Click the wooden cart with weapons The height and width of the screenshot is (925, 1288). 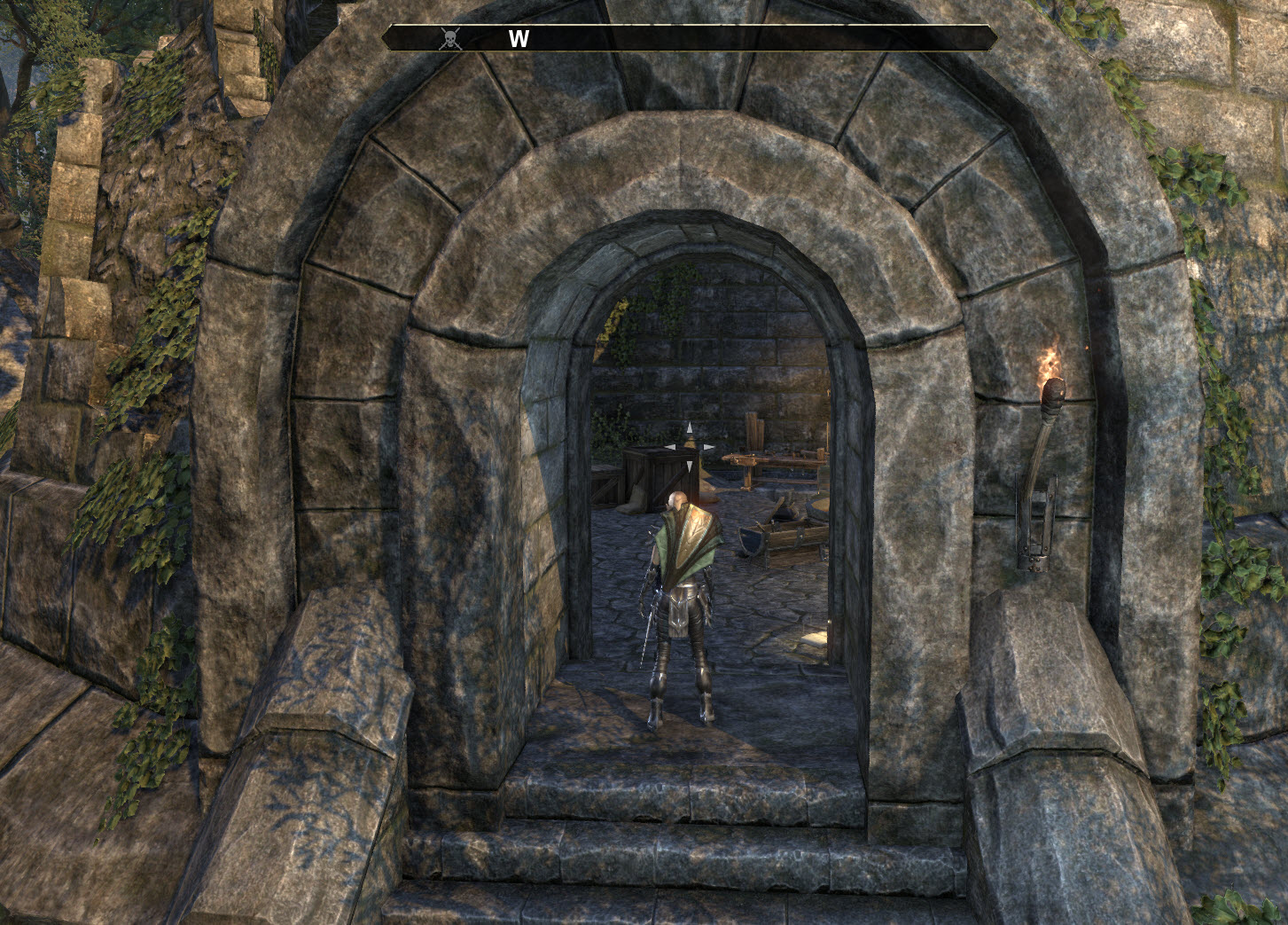791,533
